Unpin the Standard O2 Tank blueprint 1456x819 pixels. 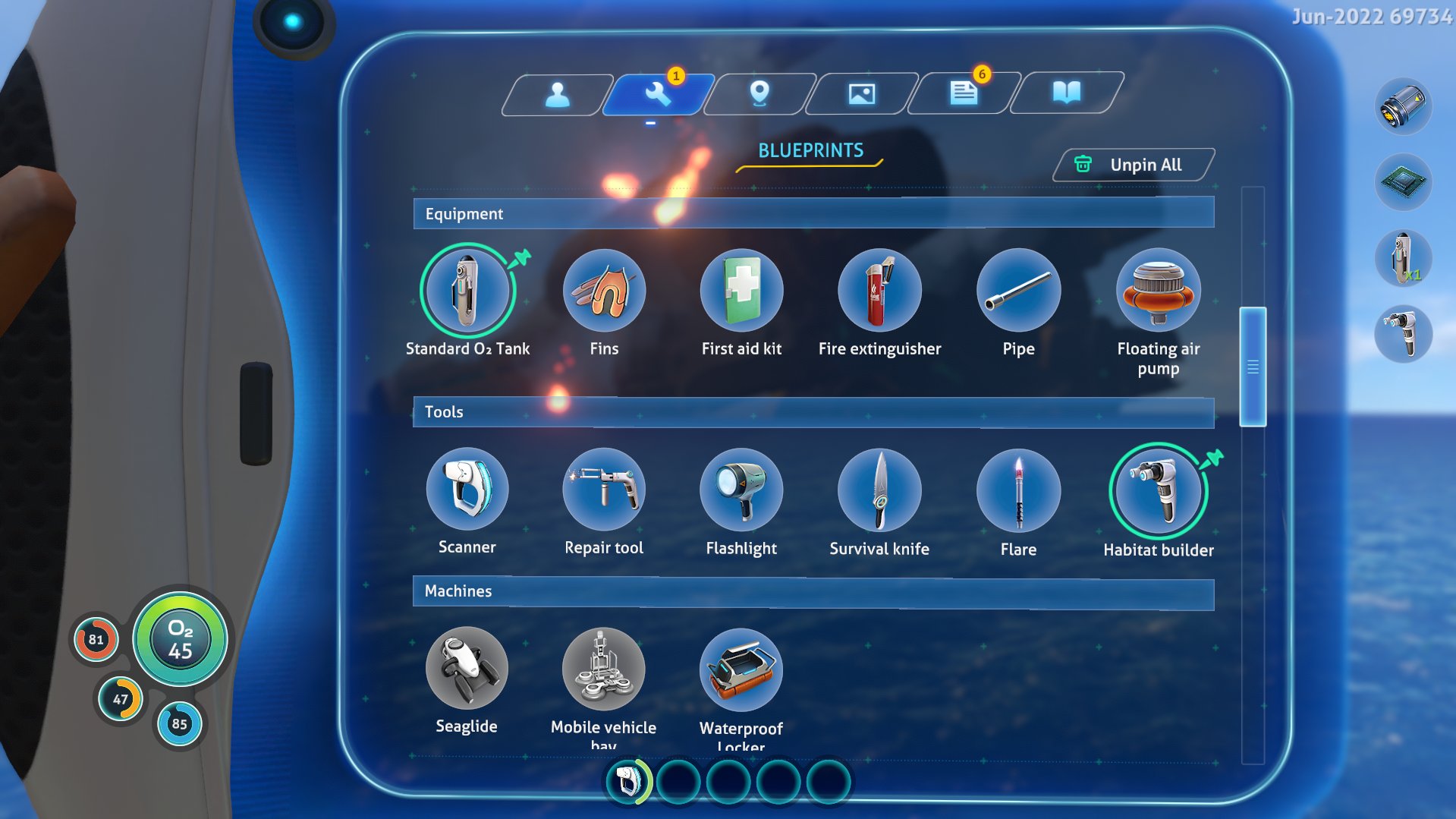coord(522,257)
